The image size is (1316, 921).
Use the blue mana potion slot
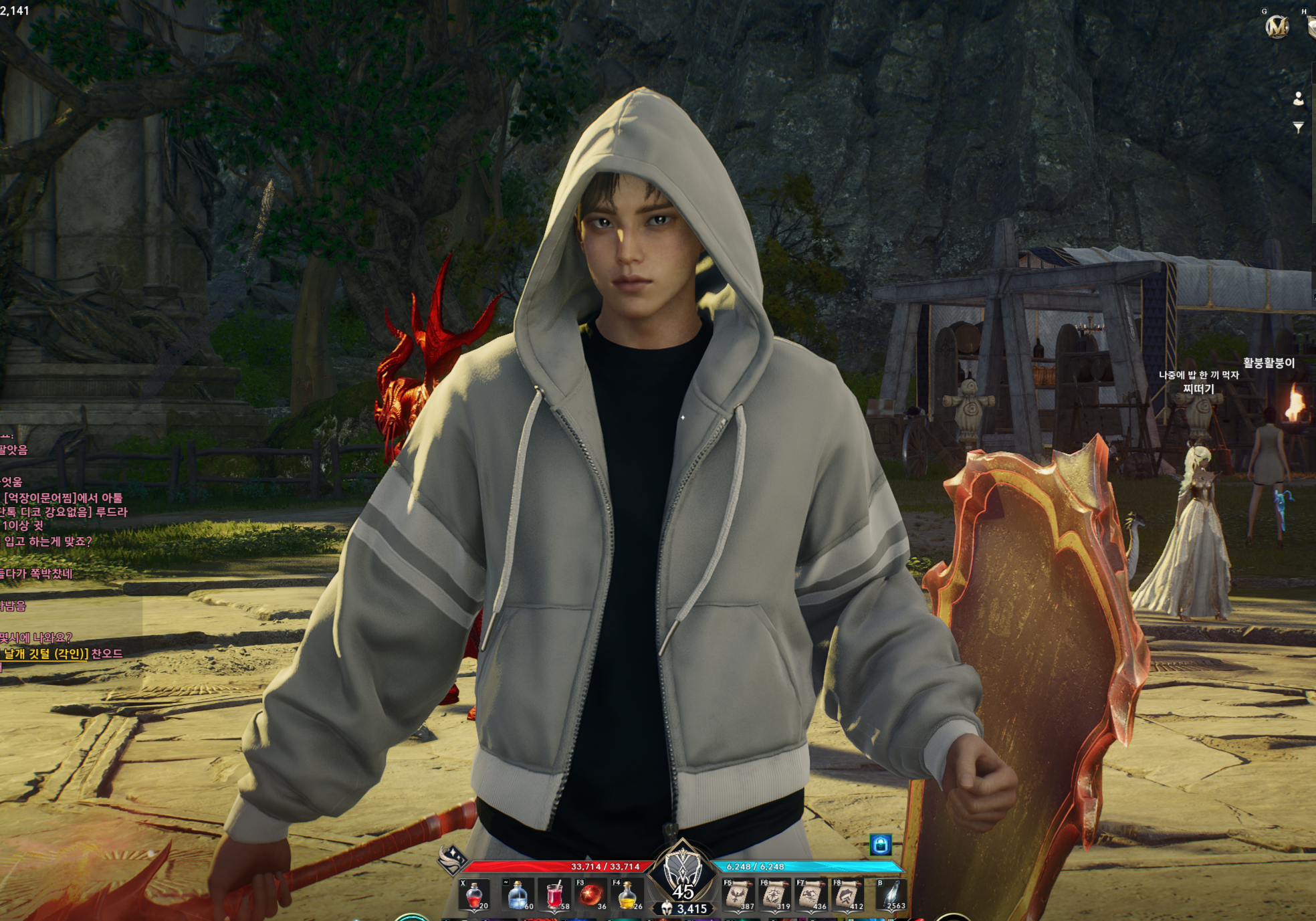click(517, 895)
